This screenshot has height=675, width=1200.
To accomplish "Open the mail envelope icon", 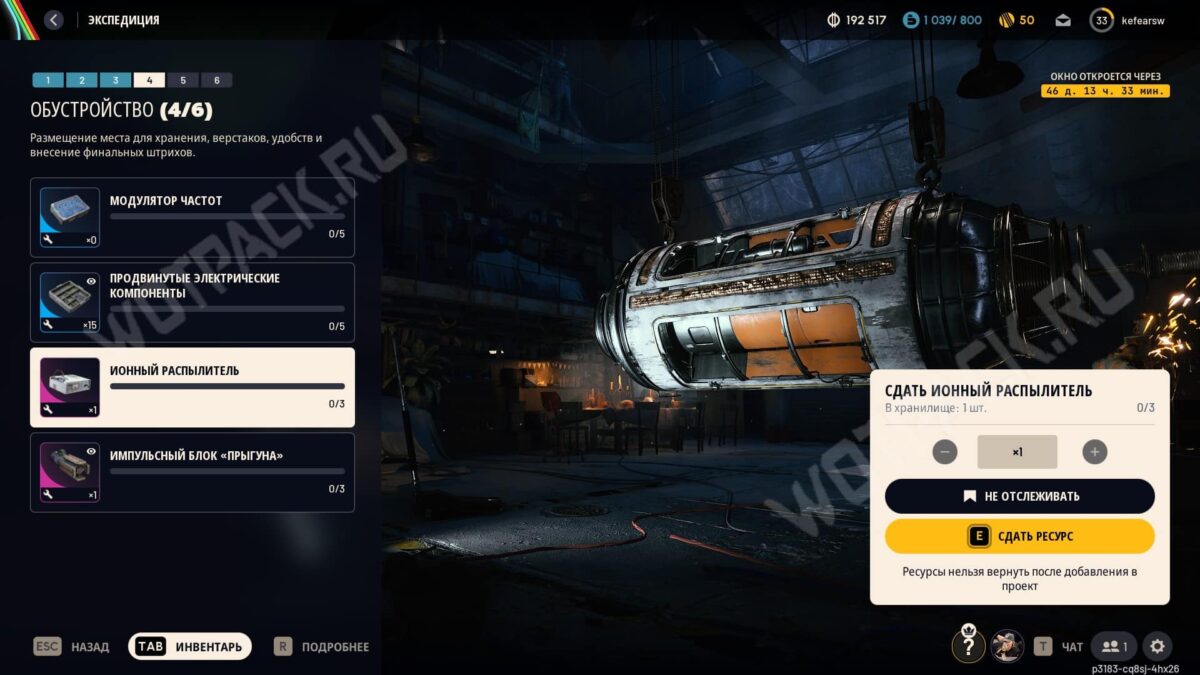I will click(x=1063, y=20).
